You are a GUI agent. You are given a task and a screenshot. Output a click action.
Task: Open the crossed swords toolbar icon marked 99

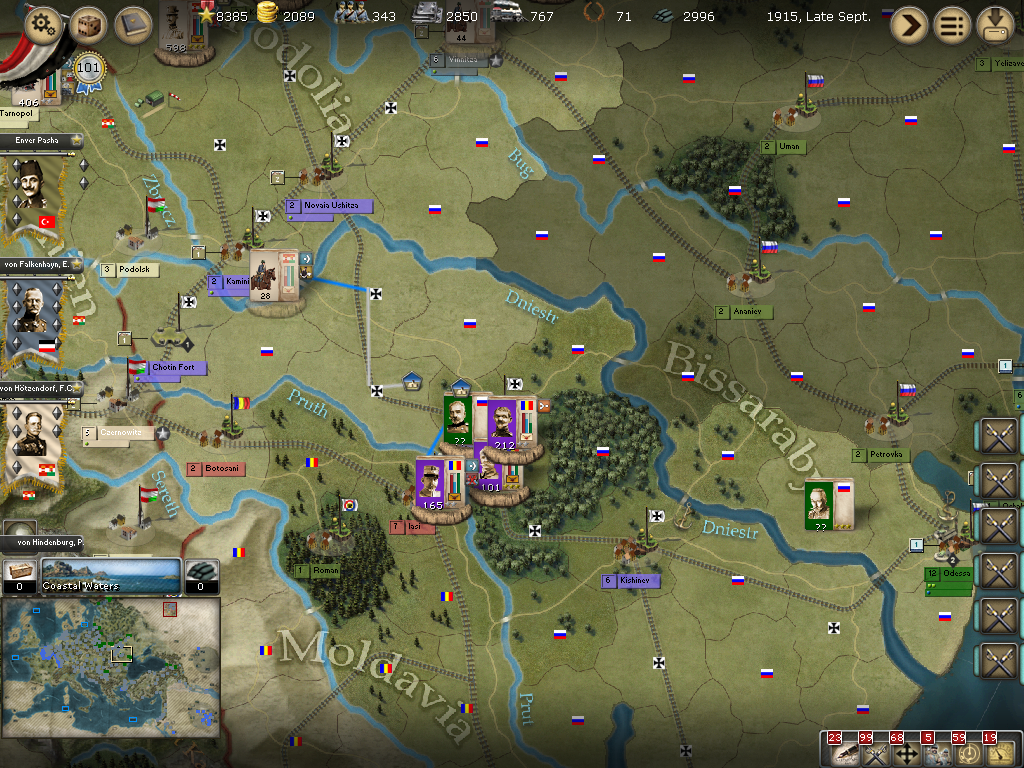click(x=874, y=752)
